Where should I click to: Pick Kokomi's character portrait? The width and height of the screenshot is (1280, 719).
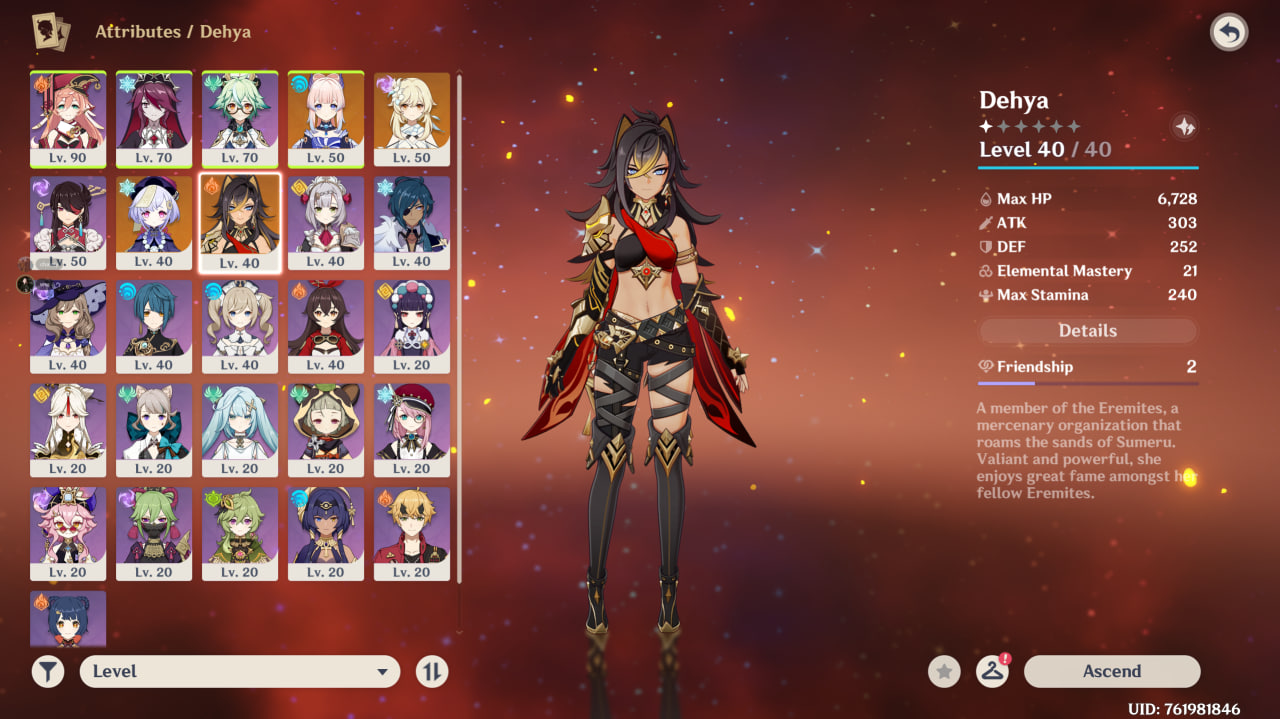point(326,118)
